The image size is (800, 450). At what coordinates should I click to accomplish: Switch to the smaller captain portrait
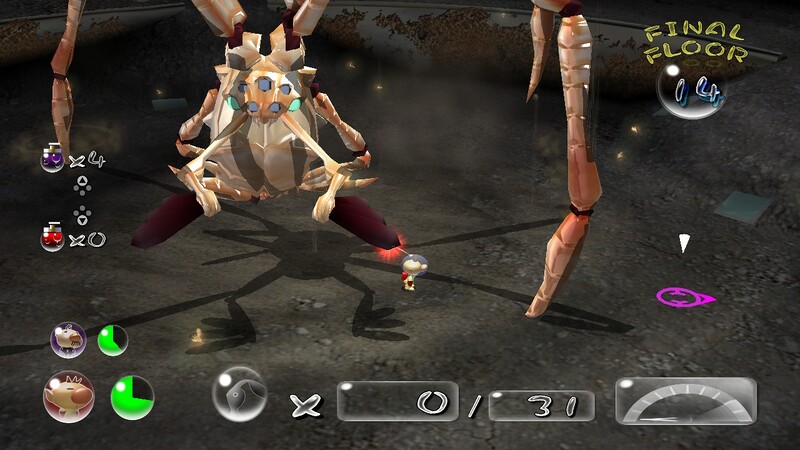click(68, 340)
